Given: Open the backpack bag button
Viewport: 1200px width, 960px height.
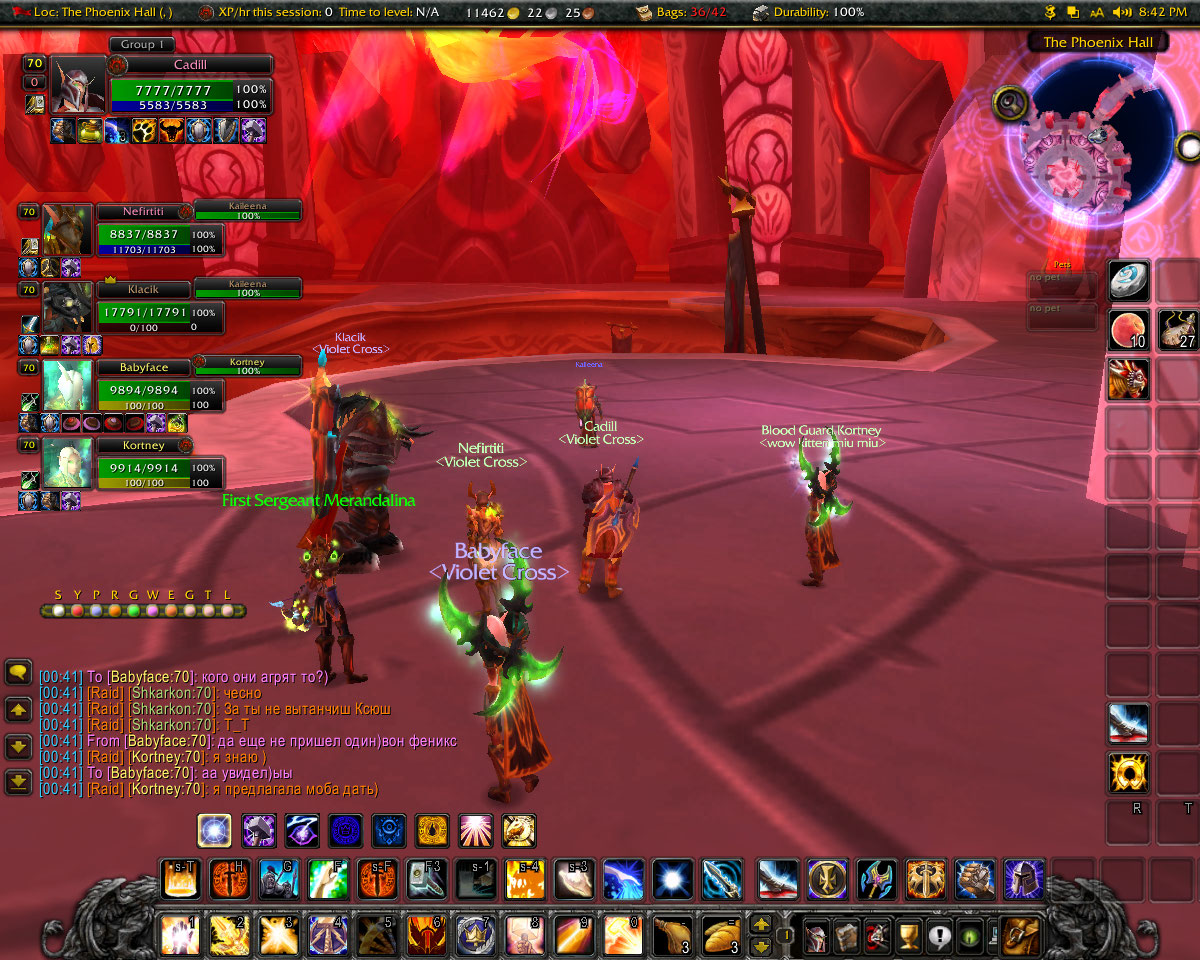Looking at the screenshot, I should (x=1021, y=936).
